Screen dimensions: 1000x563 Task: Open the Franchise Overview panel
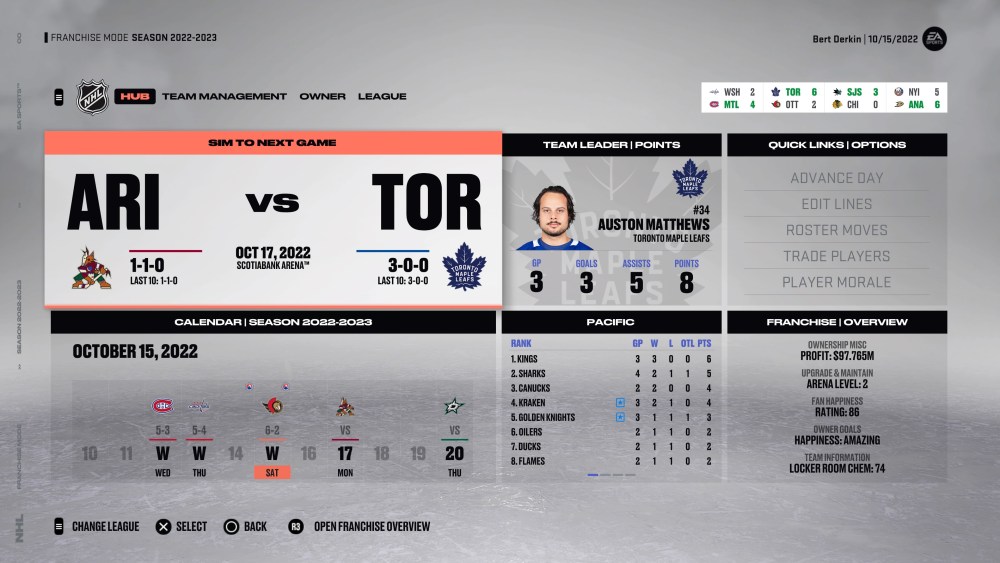pos(837,322)
